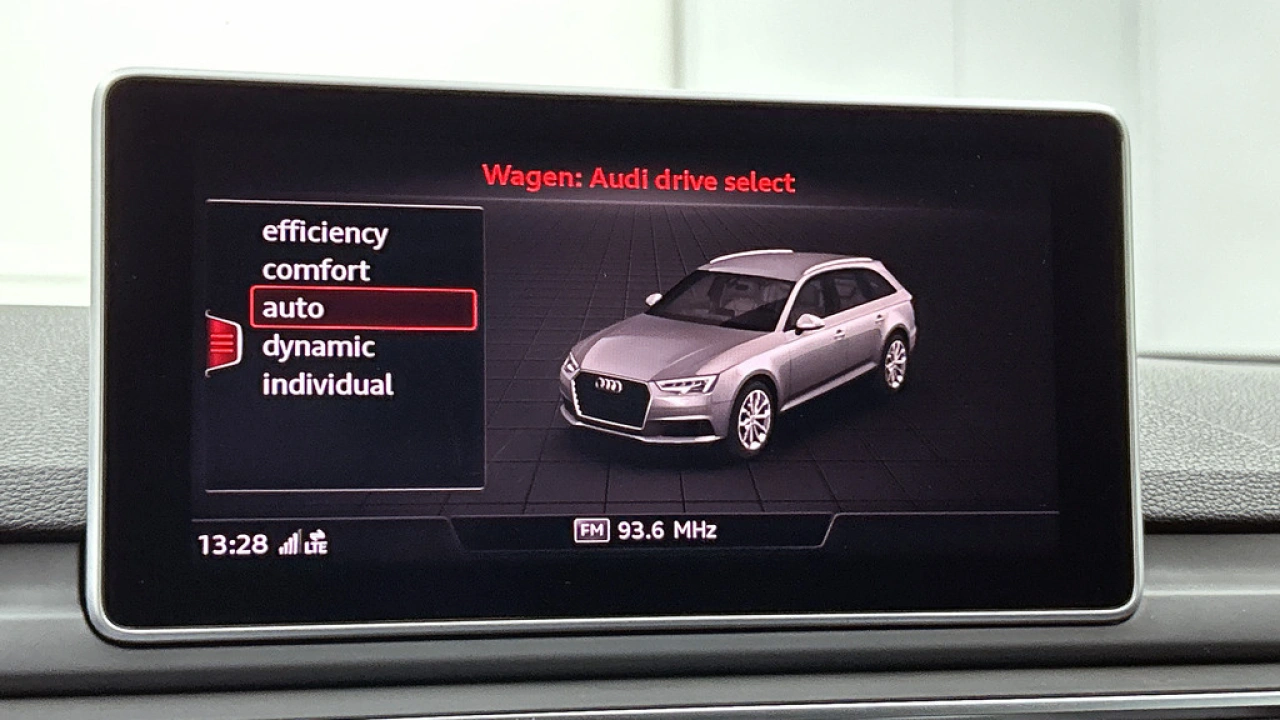Tap the status bar at screen bottom
The width and height of the screenshot is (1280, 720).
click(x=640, y=540)
